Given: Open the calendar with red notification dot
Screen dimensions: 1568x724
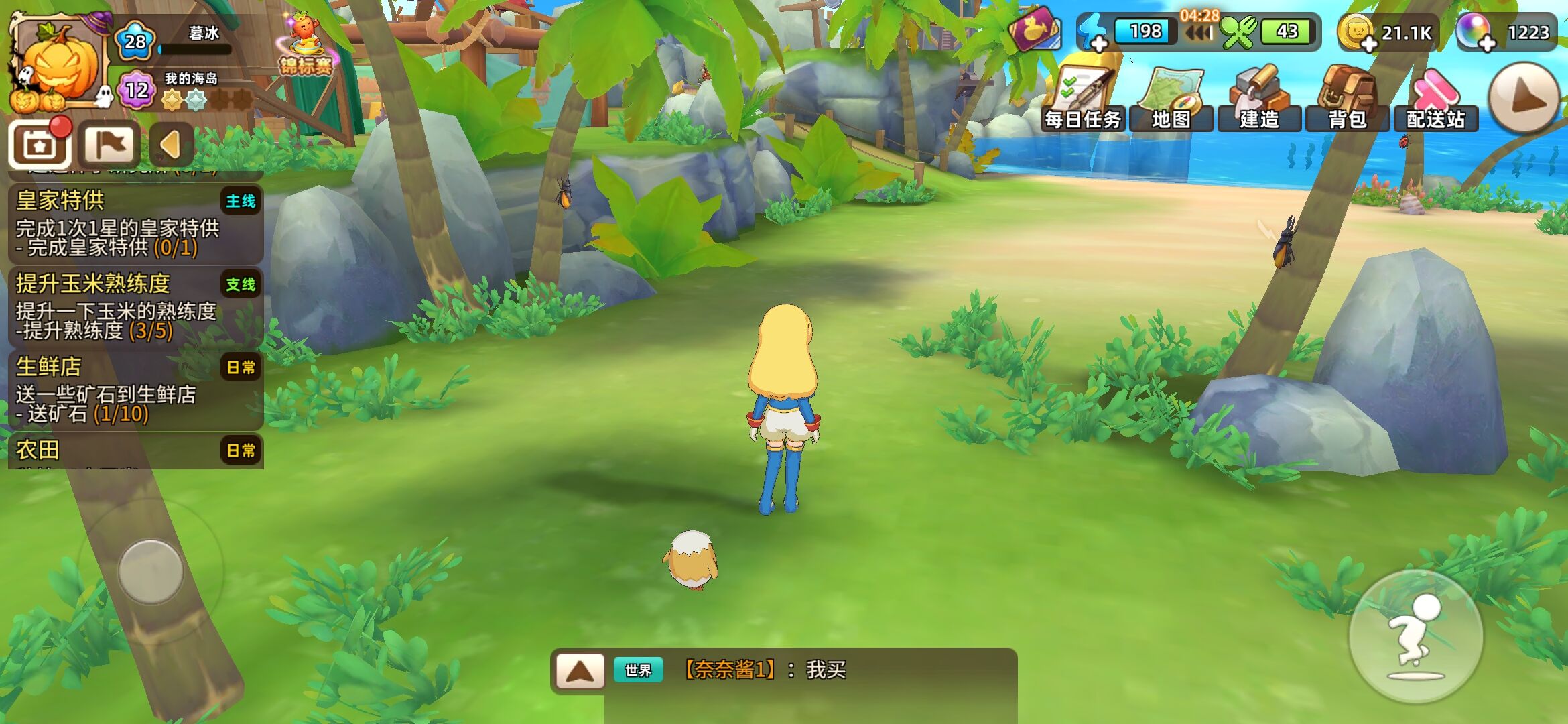Looking at the screenshot, I should [40, 144].
